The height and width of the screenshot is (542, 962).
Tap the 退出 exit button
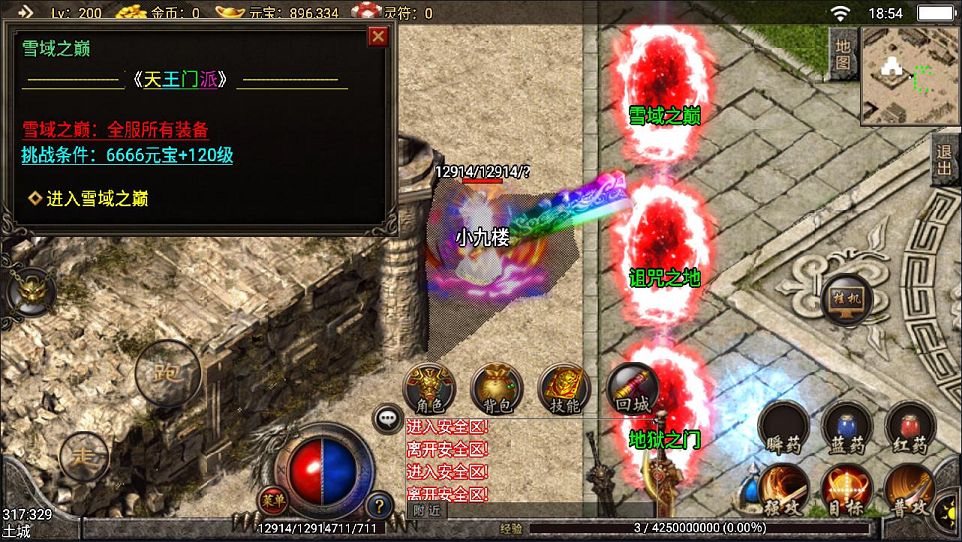coord(944,160)
